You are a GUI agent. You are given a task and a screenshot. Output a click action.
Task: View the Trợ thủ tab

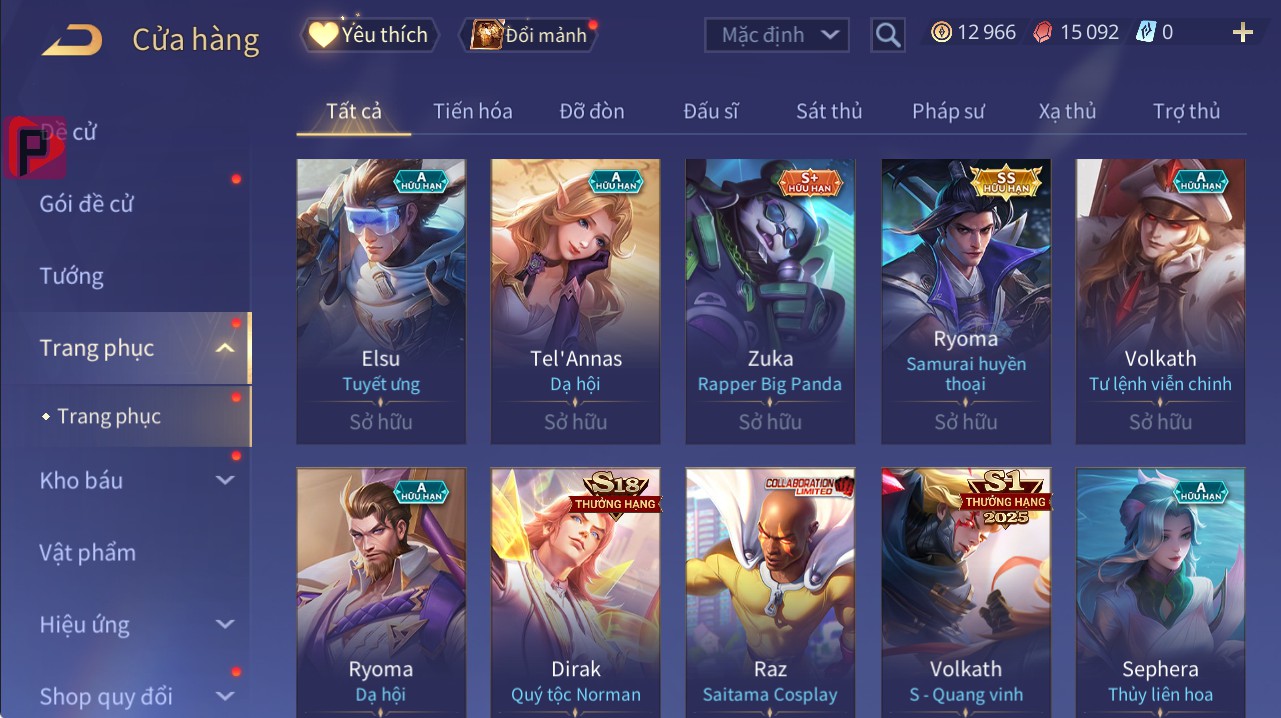point(1186,111)
